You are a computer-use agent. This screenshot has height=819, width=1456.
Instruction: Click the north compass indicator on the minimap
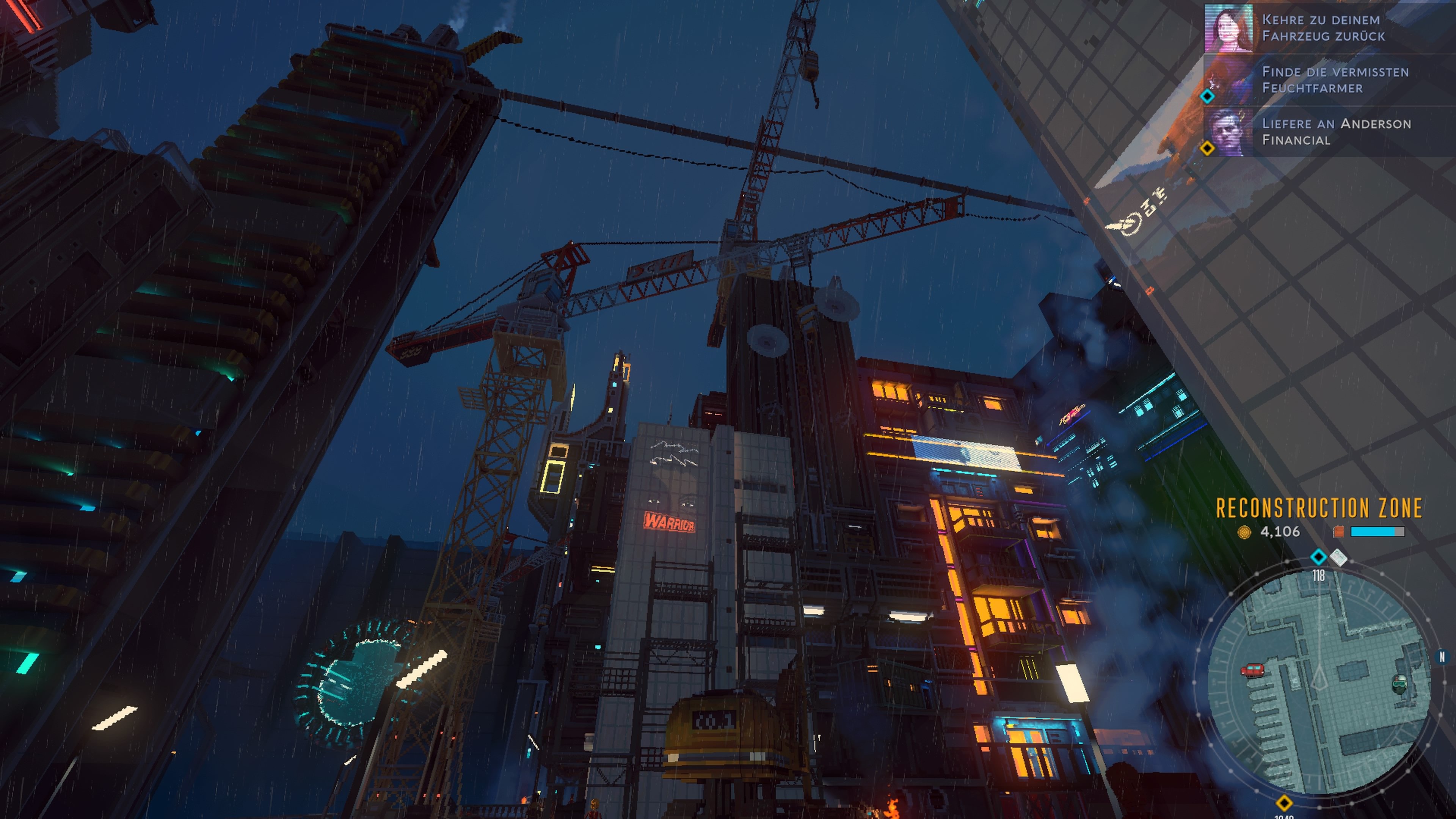pyautogui.click(x=1441, y=657)
